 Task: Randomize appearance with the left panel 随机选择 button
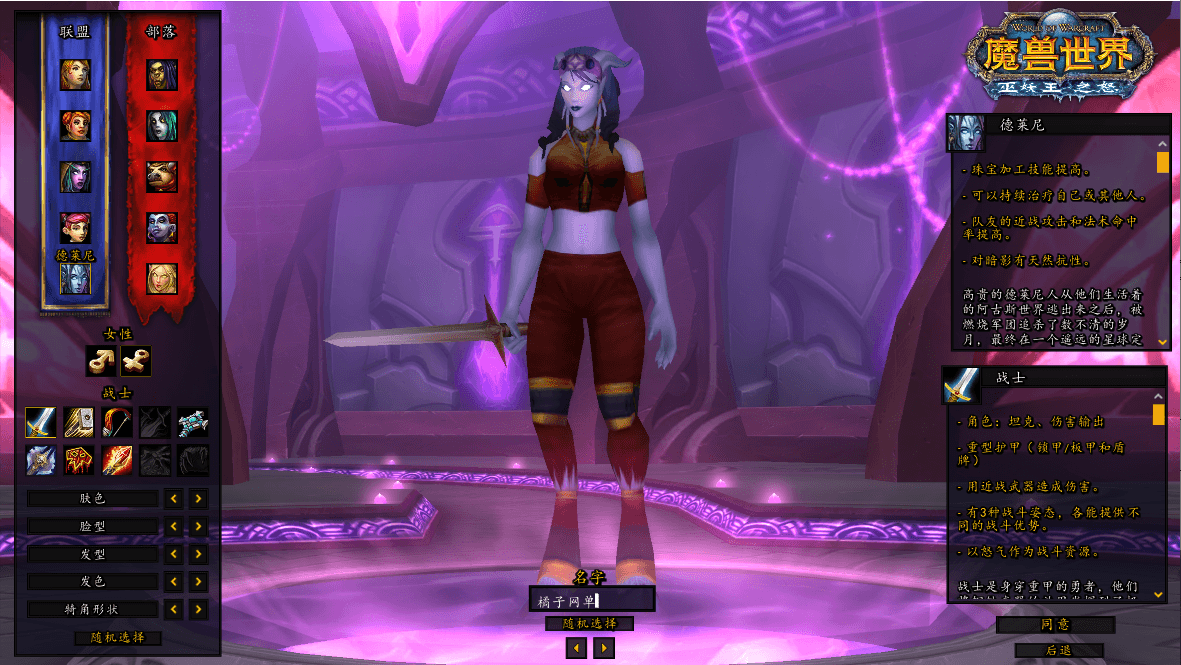118,638
